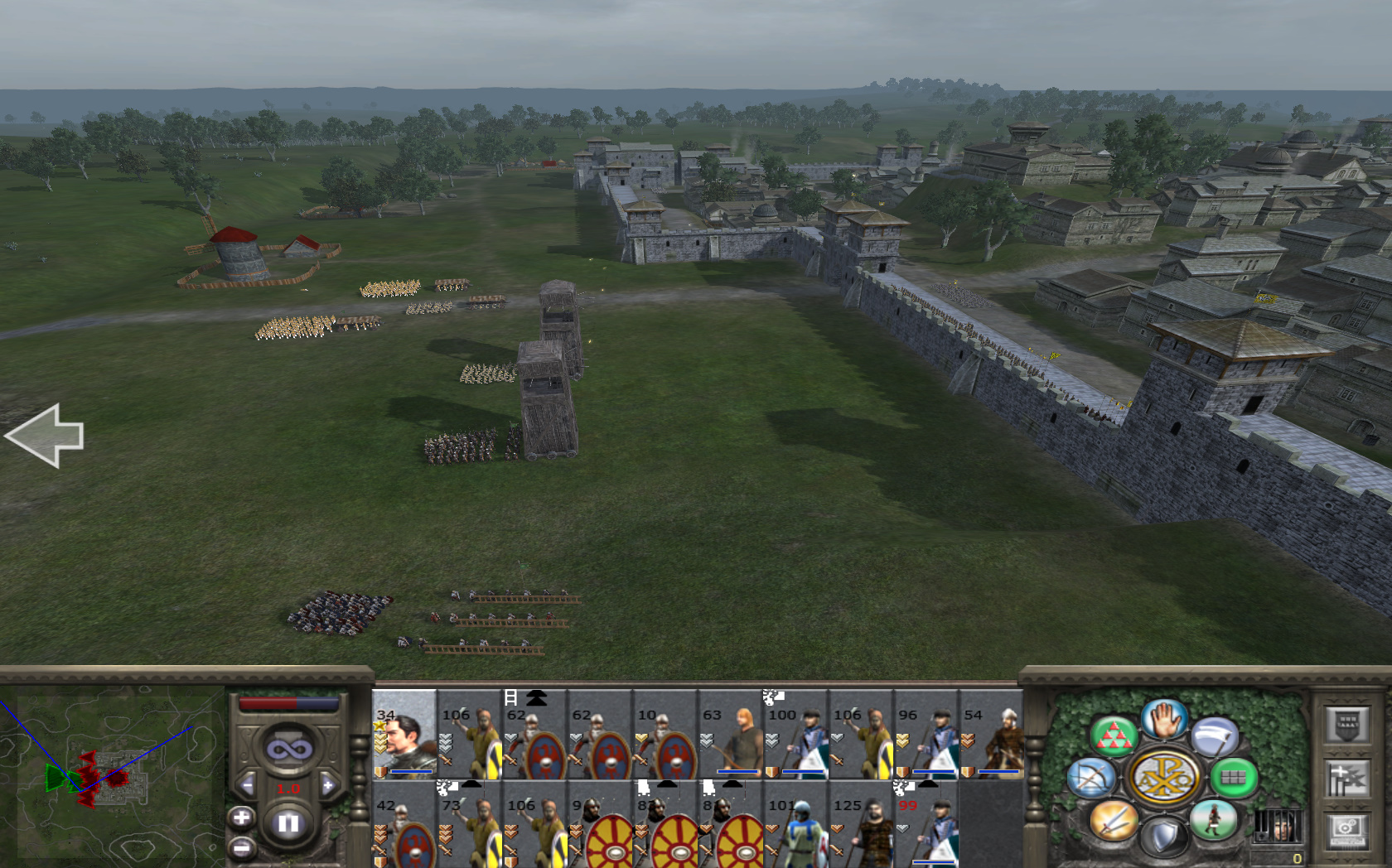Toggle the red triangle formation button

tap(1113, 735)
